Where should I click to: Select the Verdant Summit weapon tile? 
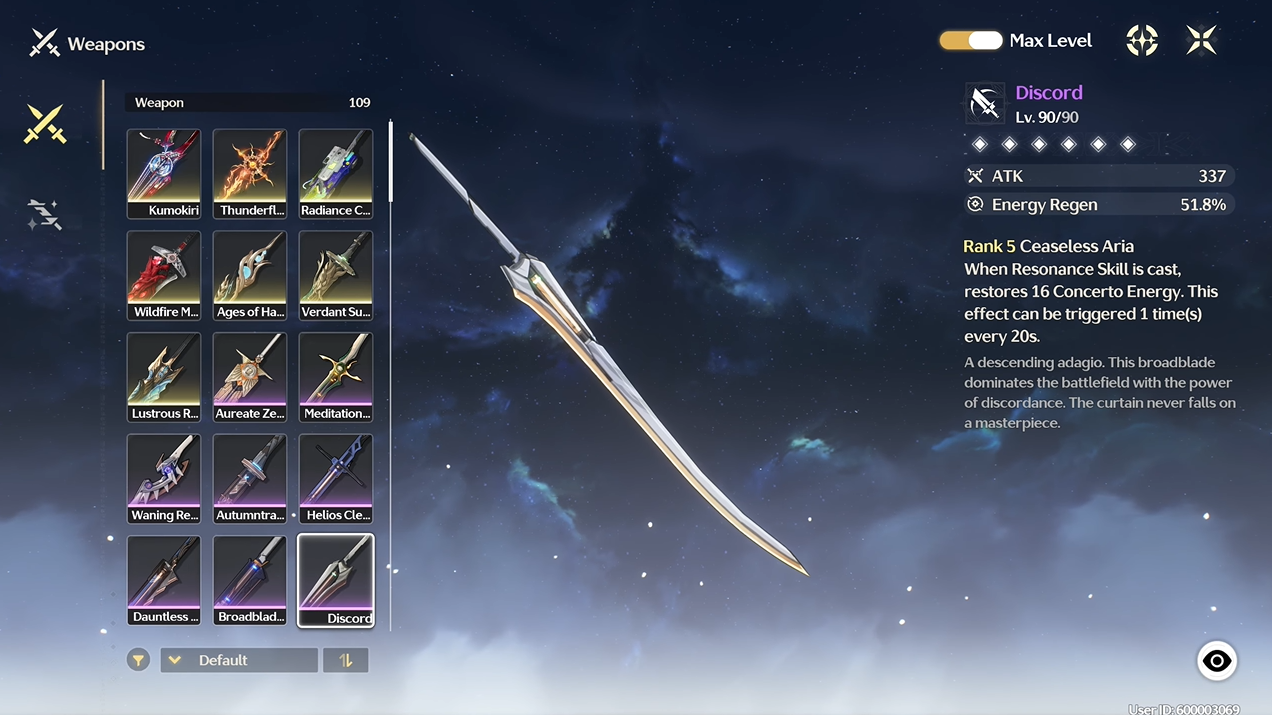point(336,275)
